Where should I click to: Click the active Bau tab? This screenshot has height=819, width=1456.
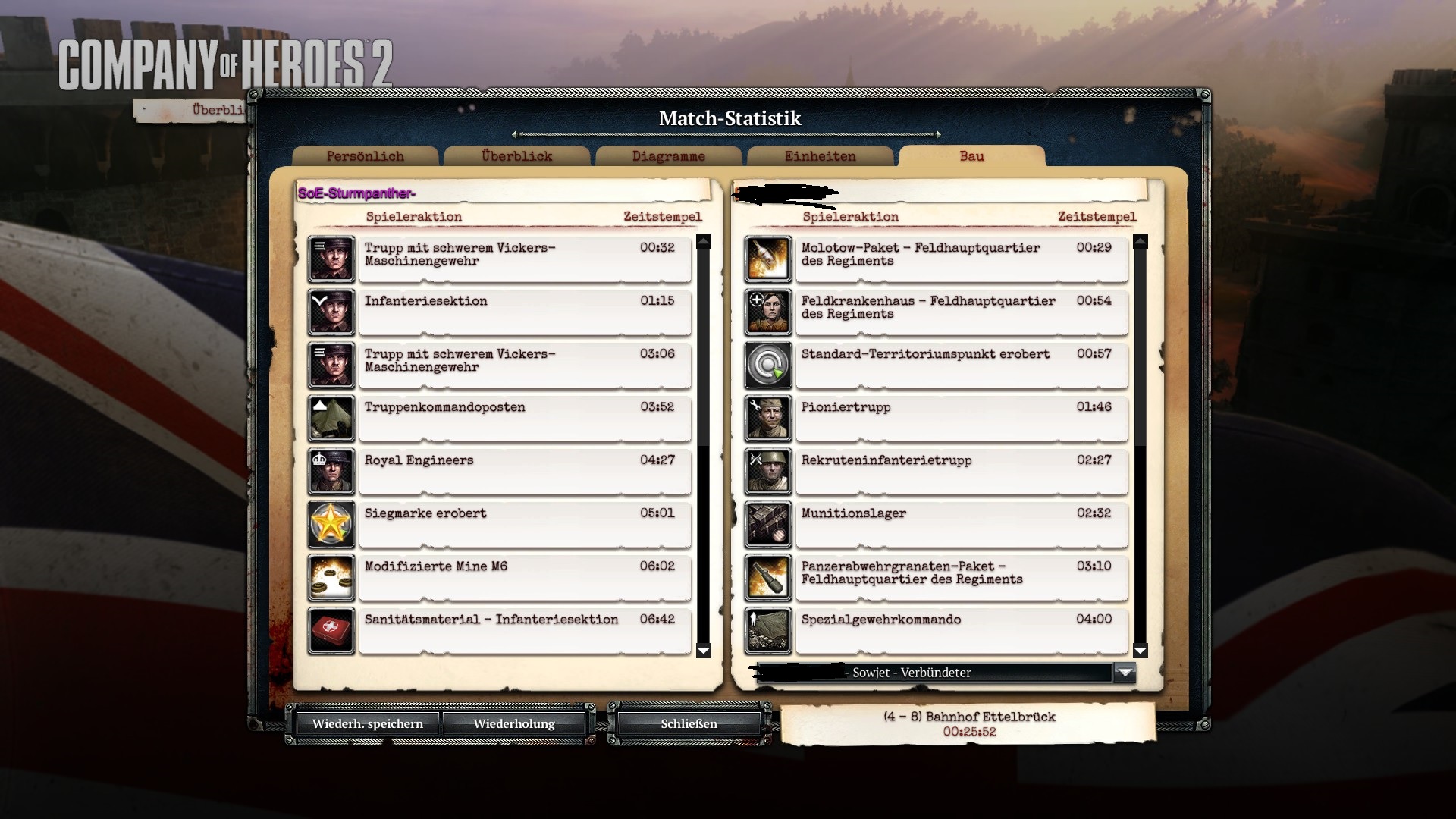coord(971,156)
